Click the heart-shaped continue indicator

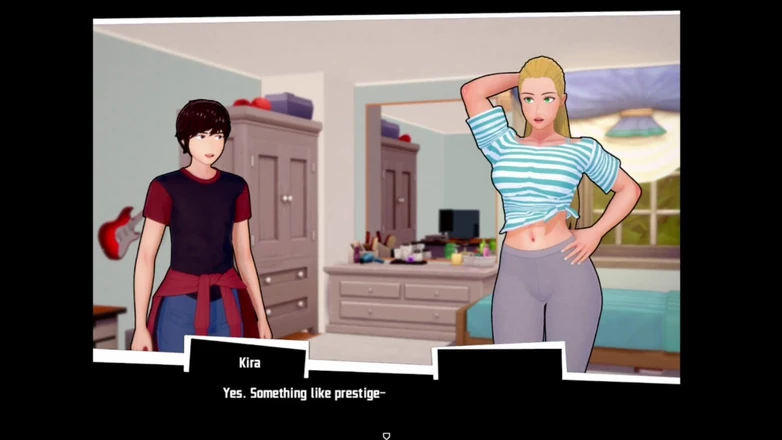pos(387,435)
